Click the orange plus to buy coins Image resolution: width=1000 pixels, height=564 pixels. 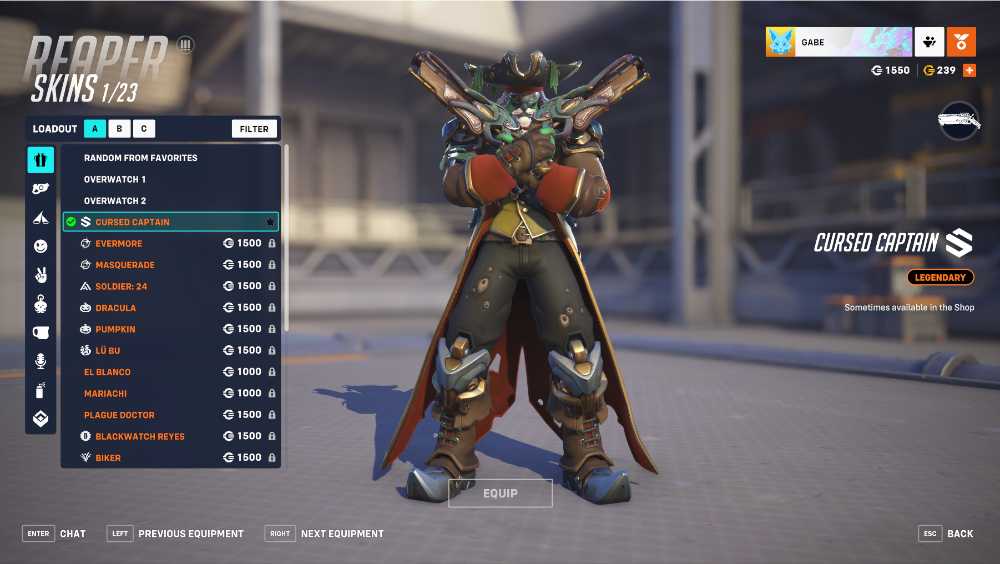click(968, 71)
